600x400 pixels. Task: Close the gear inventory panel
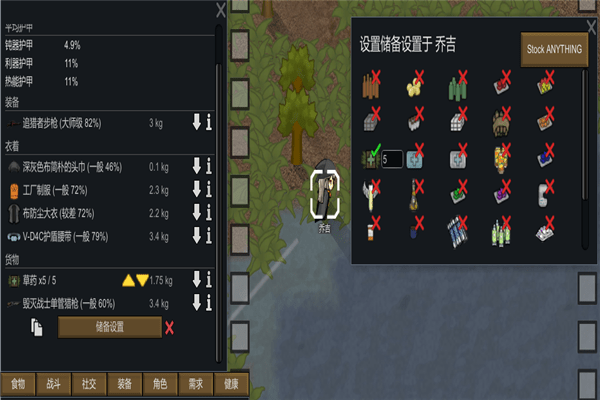220,10
